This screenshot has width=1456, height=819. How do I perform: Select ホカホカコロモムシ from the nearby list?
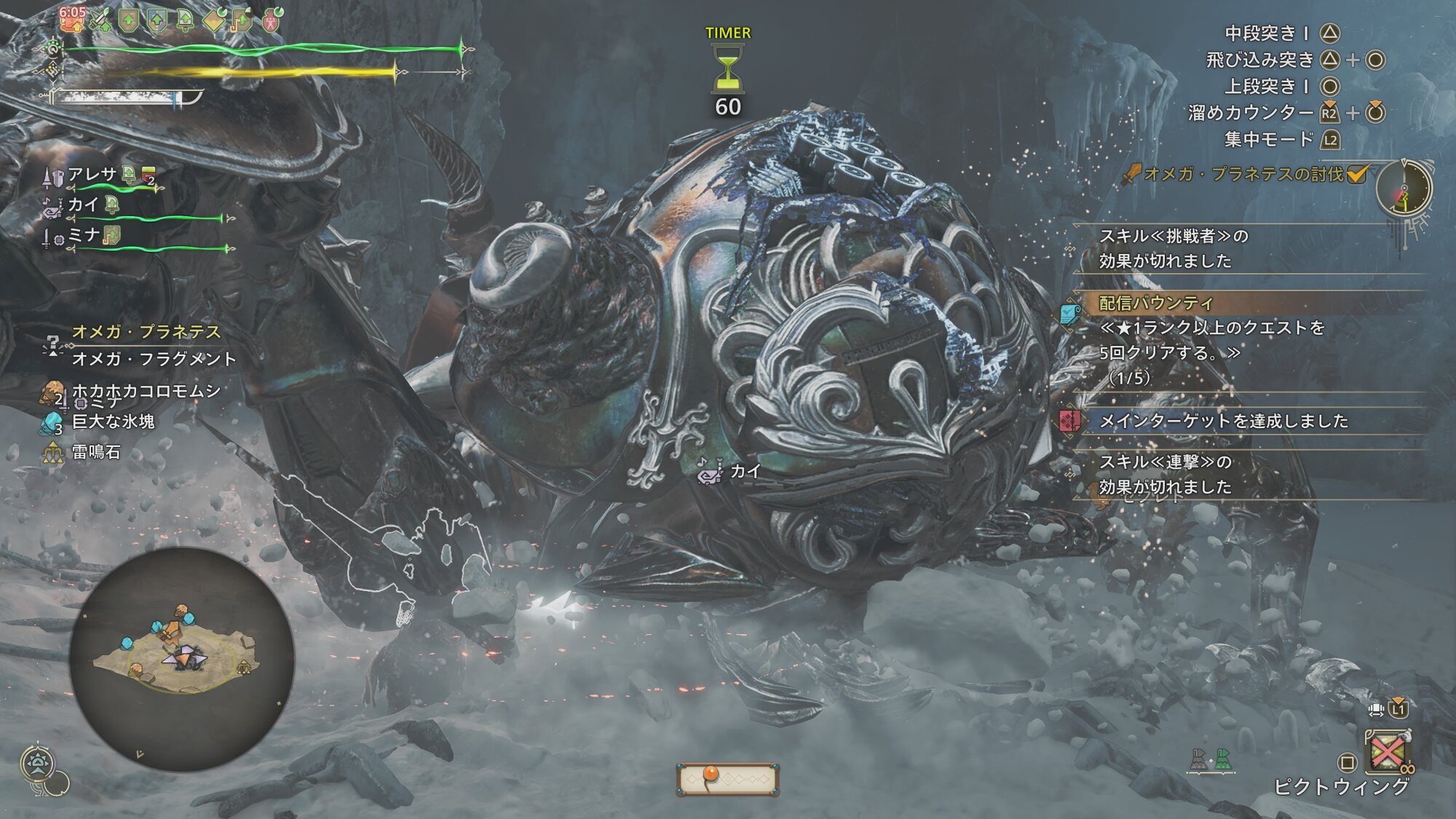tap(146, 391)
